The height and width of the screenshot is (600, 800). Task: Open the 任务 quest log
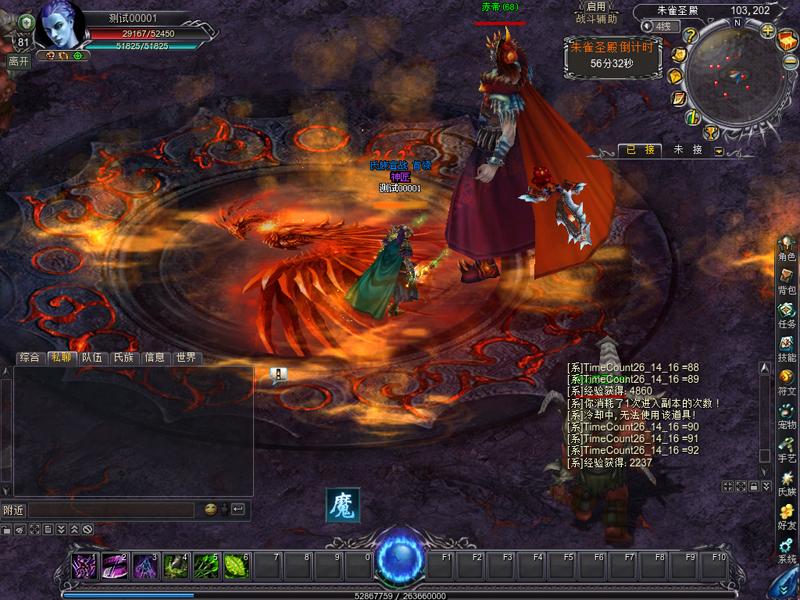pyautogui.click(x=787, y=313)
